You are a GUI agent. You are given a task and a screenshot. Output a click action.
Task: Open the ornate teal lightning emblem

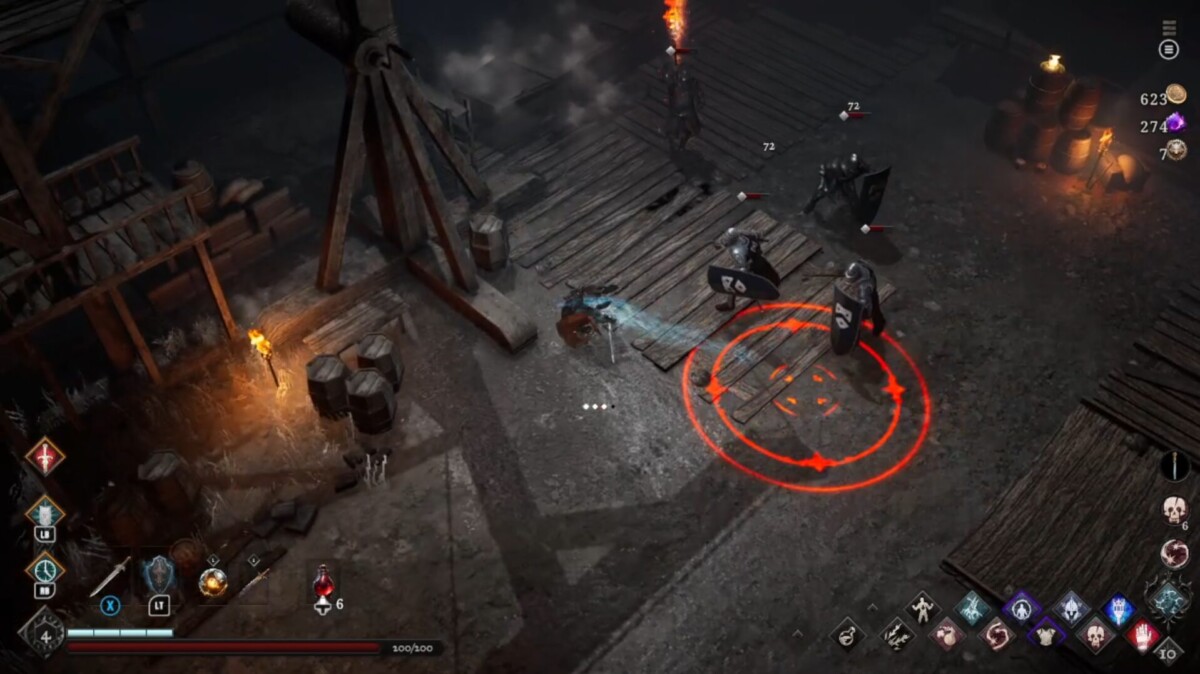tap(1168, 600)
